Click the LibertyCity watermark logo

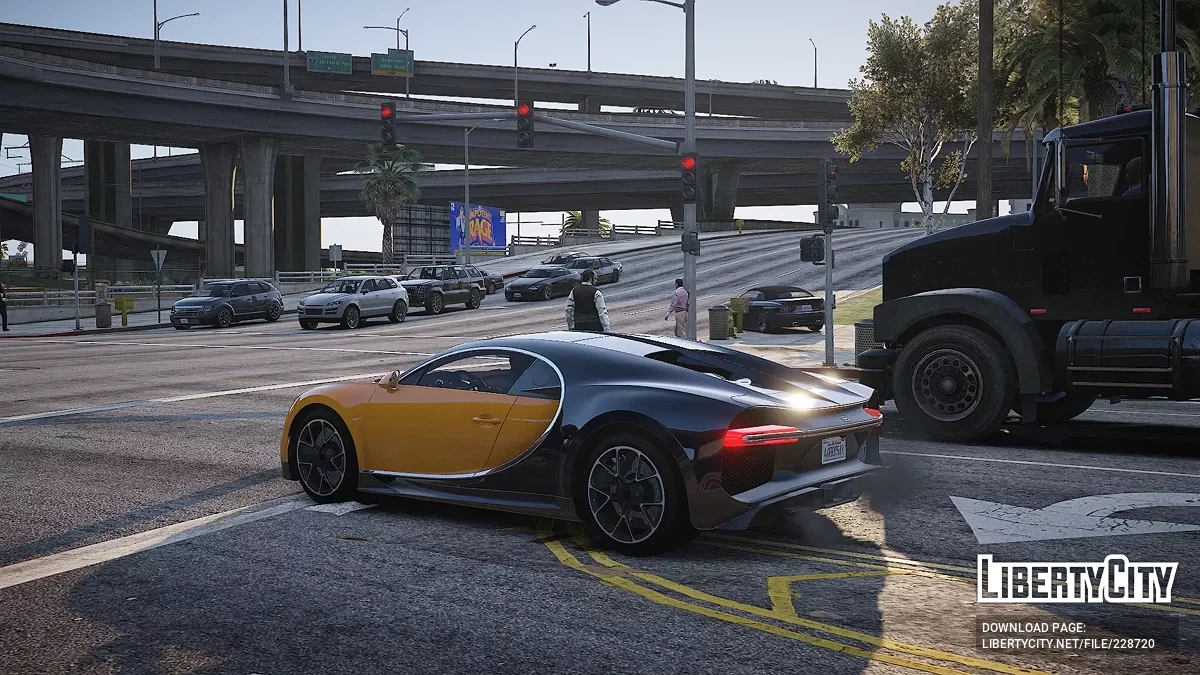[1076, 579]
